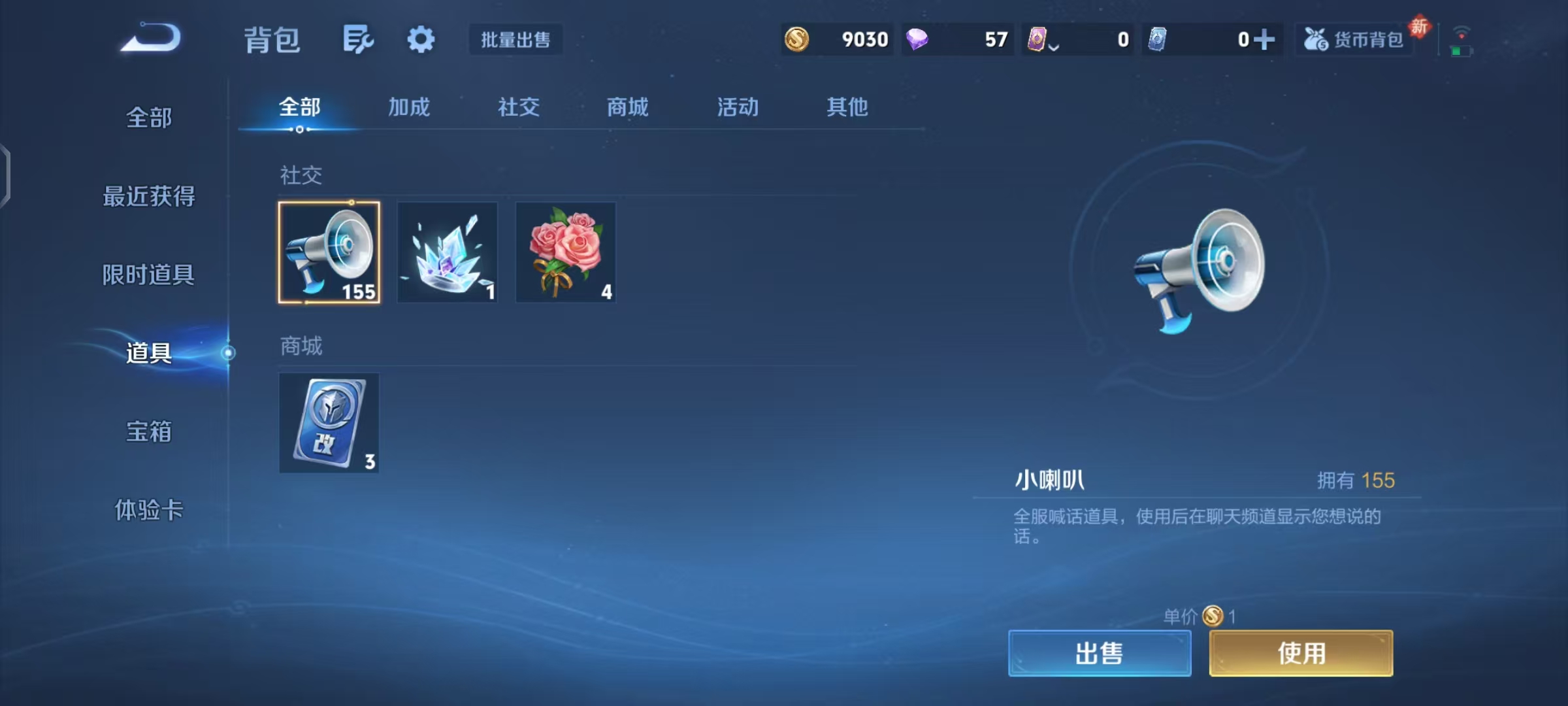Image resolution: width=1568 pixels, height=706 pixels.
Task: Open the 宝箱 sidebar category
Action: [149, 432]
